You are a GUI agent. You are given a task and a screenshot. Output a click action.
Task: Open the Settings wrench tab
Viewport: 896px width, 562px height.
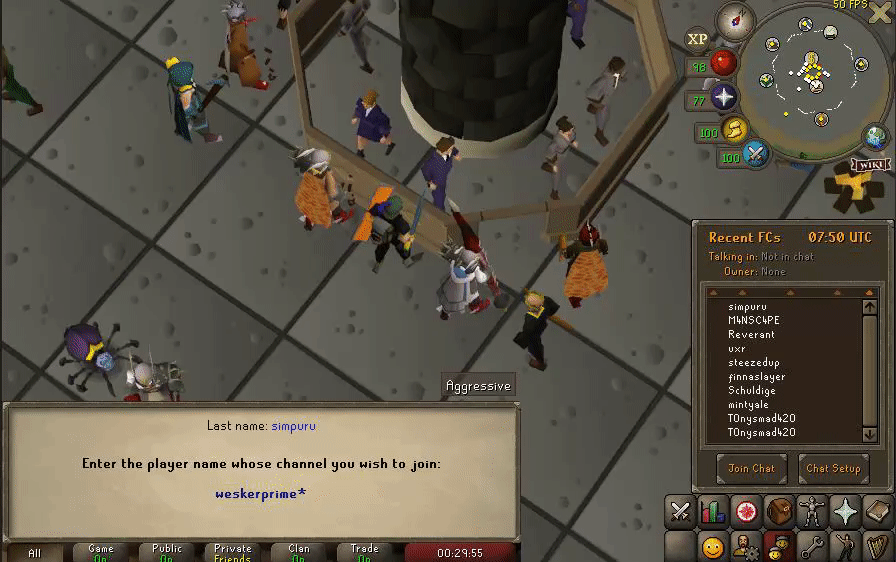coord(812,546)
